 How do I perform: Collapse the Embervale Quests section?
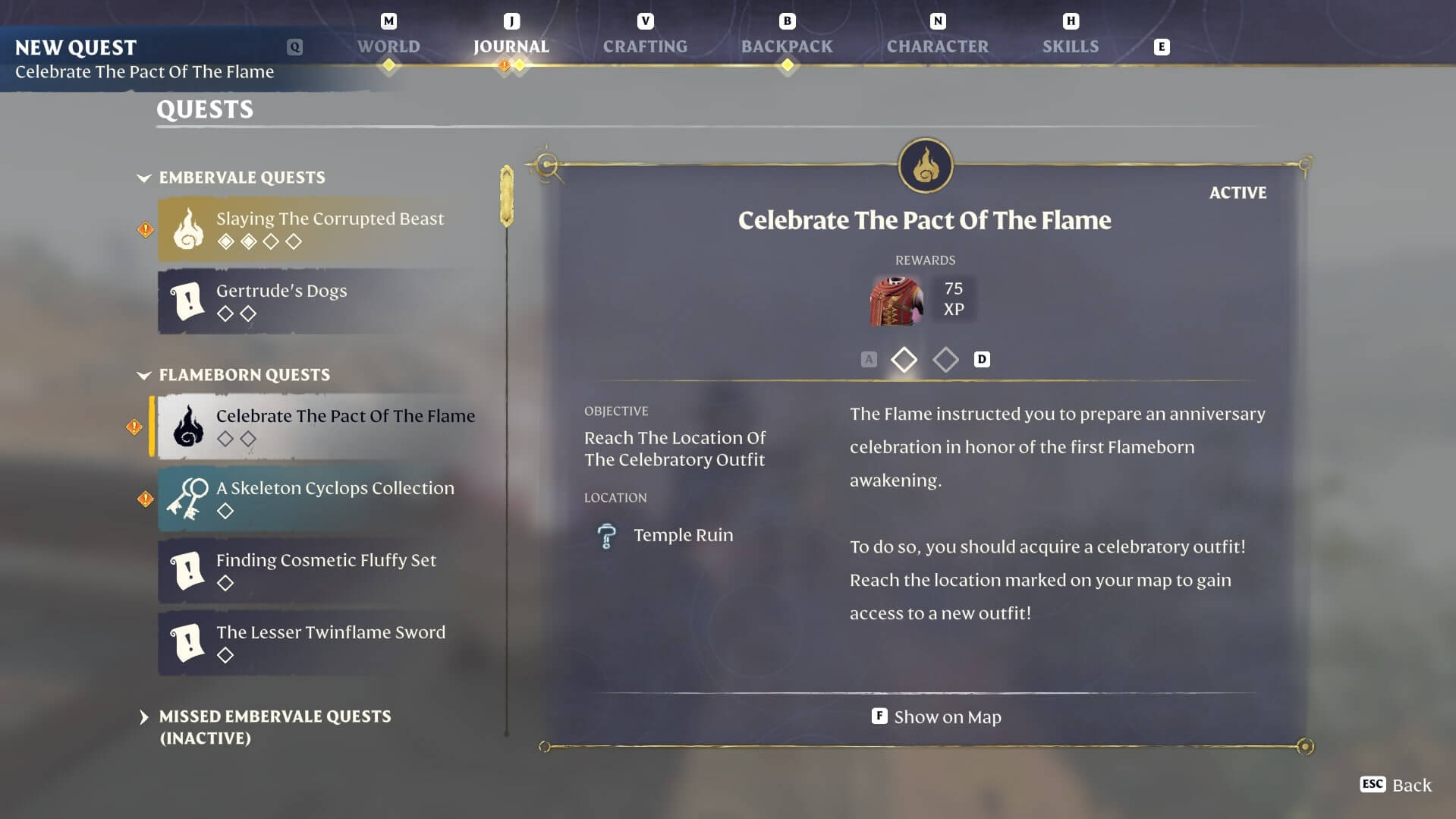(144, 178)
